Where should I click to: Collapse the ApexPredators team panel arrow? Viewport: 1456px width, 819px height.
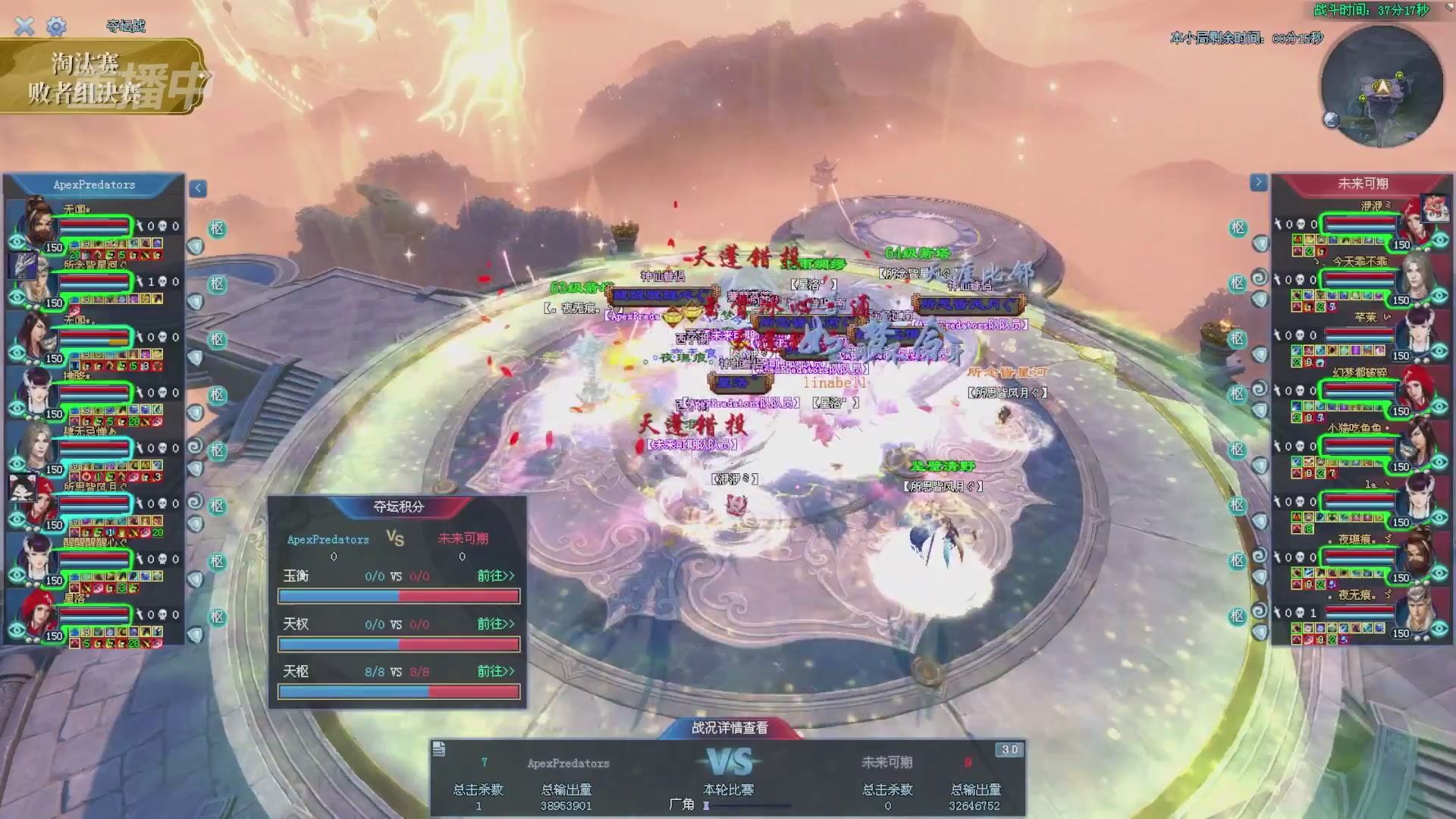(x=198, y=188)
